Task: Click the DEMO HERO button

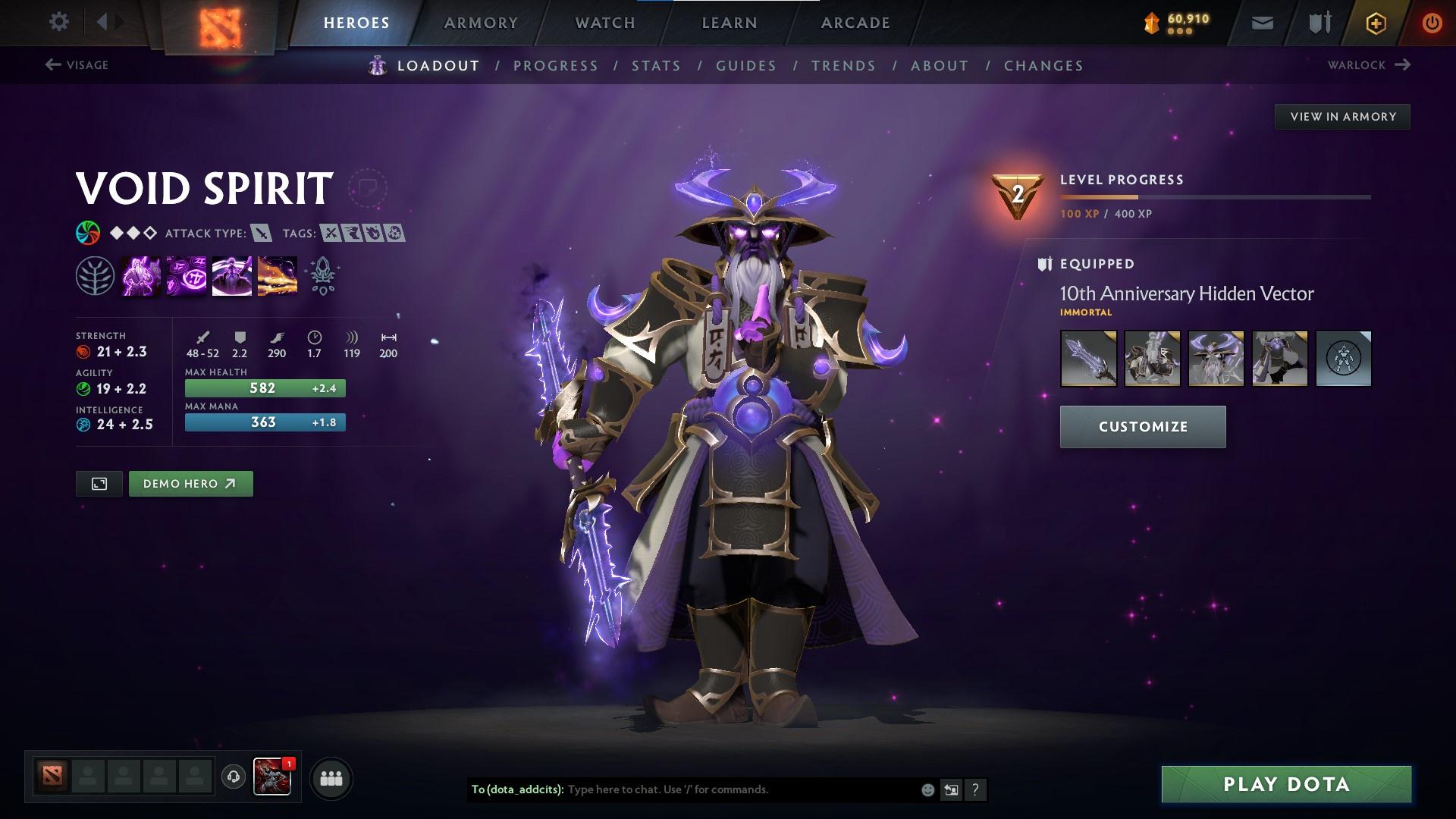Action: (x=190, y=483)
